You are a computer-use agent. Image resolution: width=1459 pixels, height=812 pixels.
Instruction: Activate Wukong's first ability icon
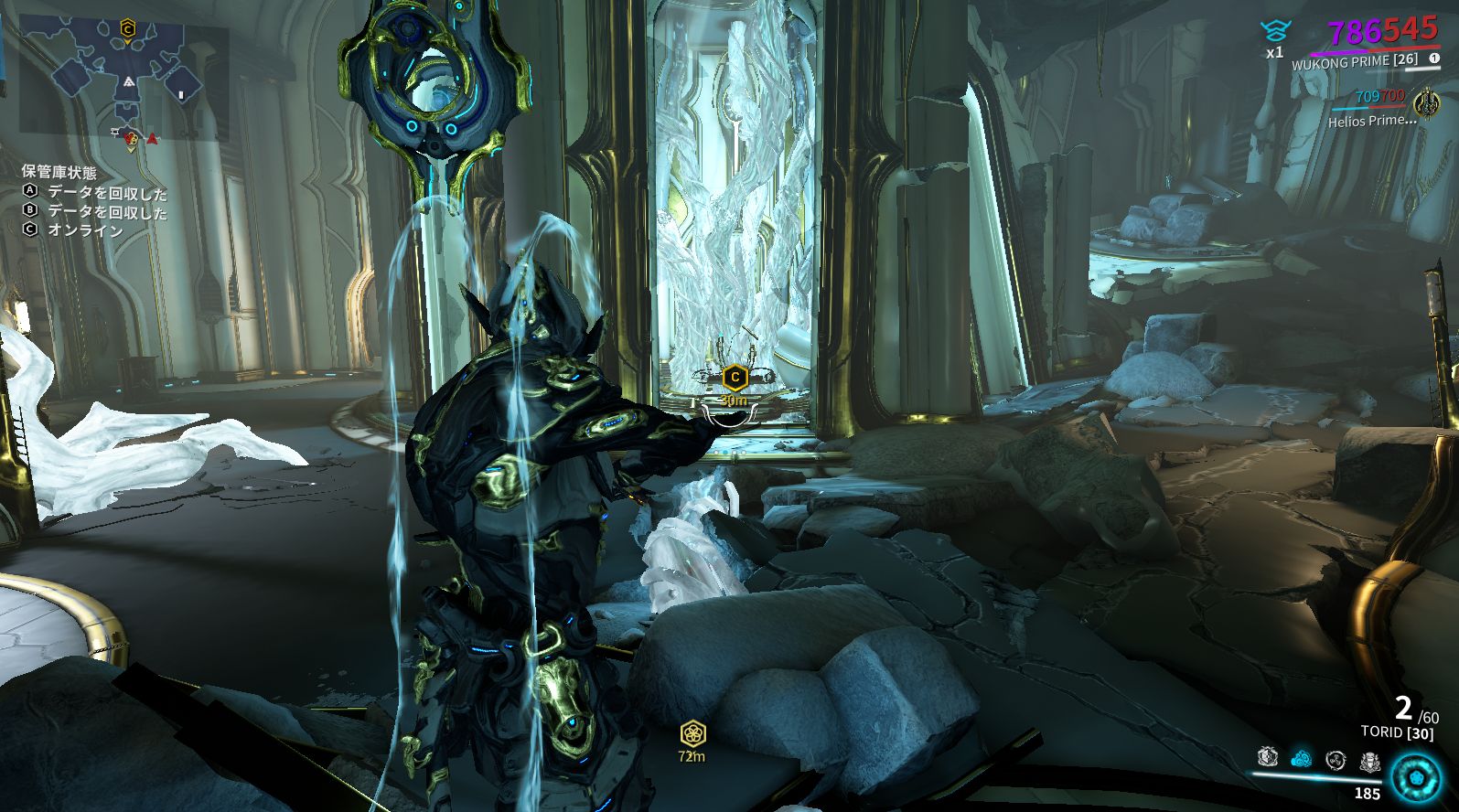click(x=1268, y=757)
